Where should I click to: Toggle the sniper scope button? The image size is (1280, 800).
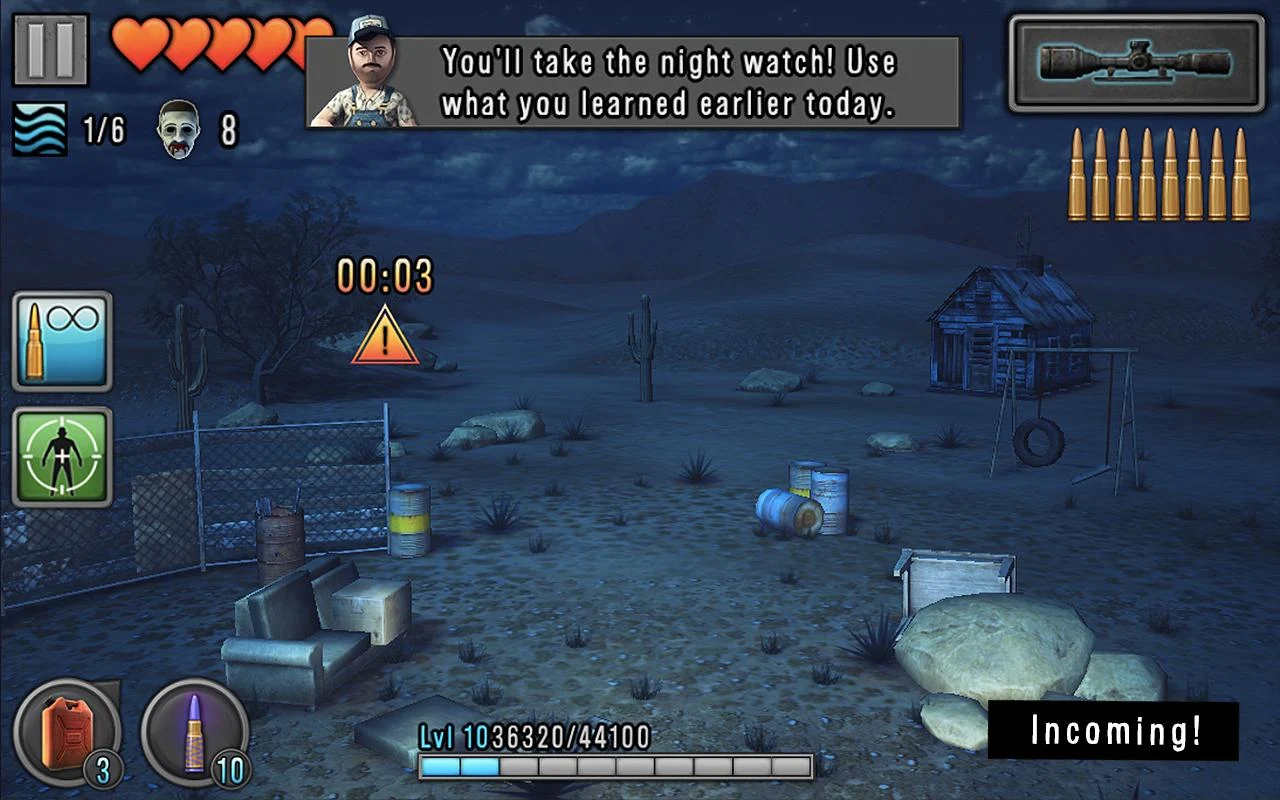click(1136, 63)
